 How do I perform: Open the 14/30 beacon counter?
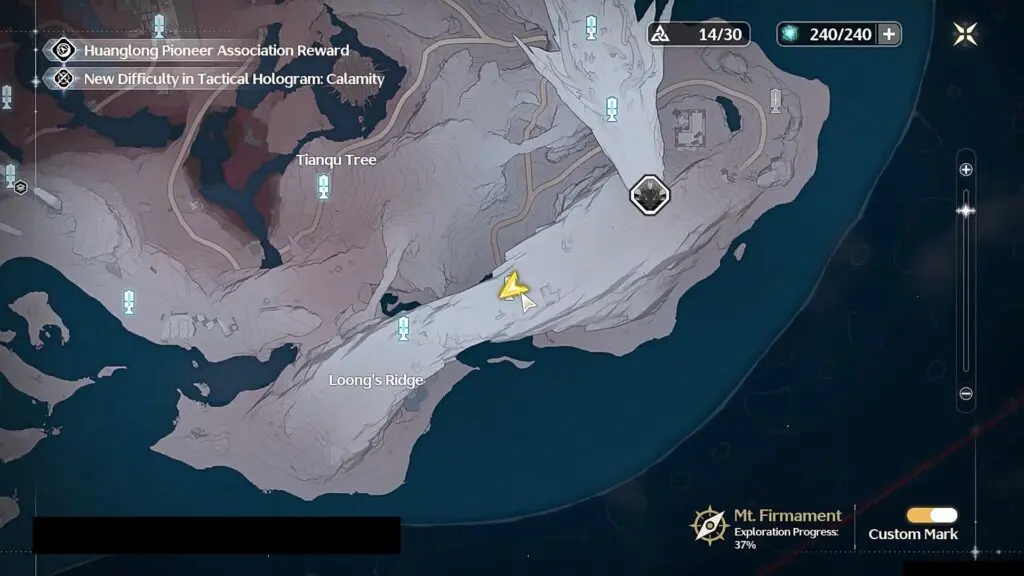pos(697,34)
